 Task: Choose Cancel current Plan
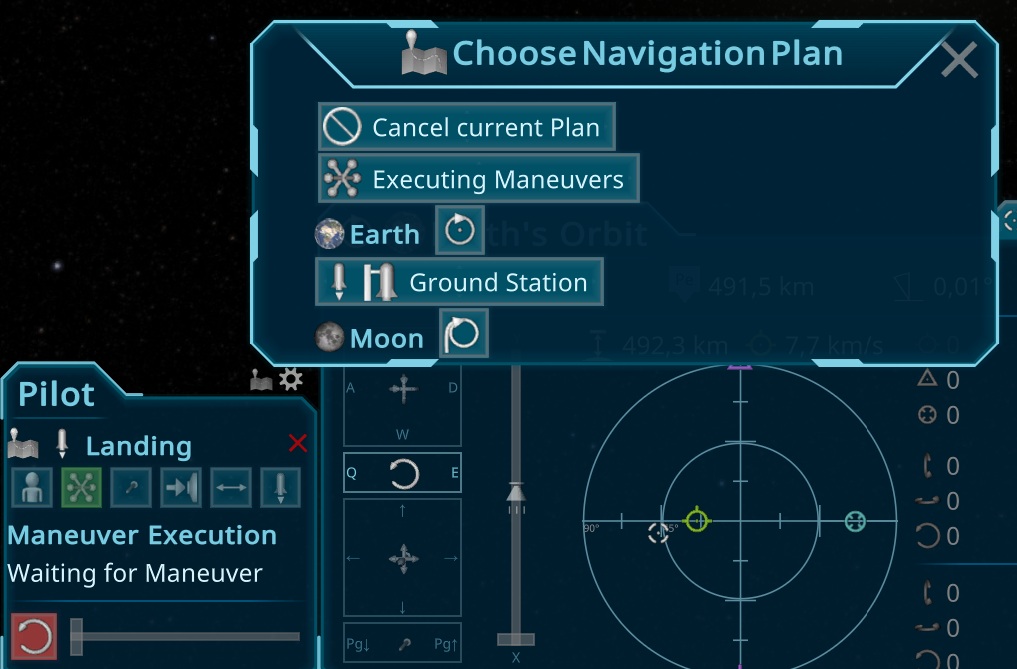tap(466, 127)
